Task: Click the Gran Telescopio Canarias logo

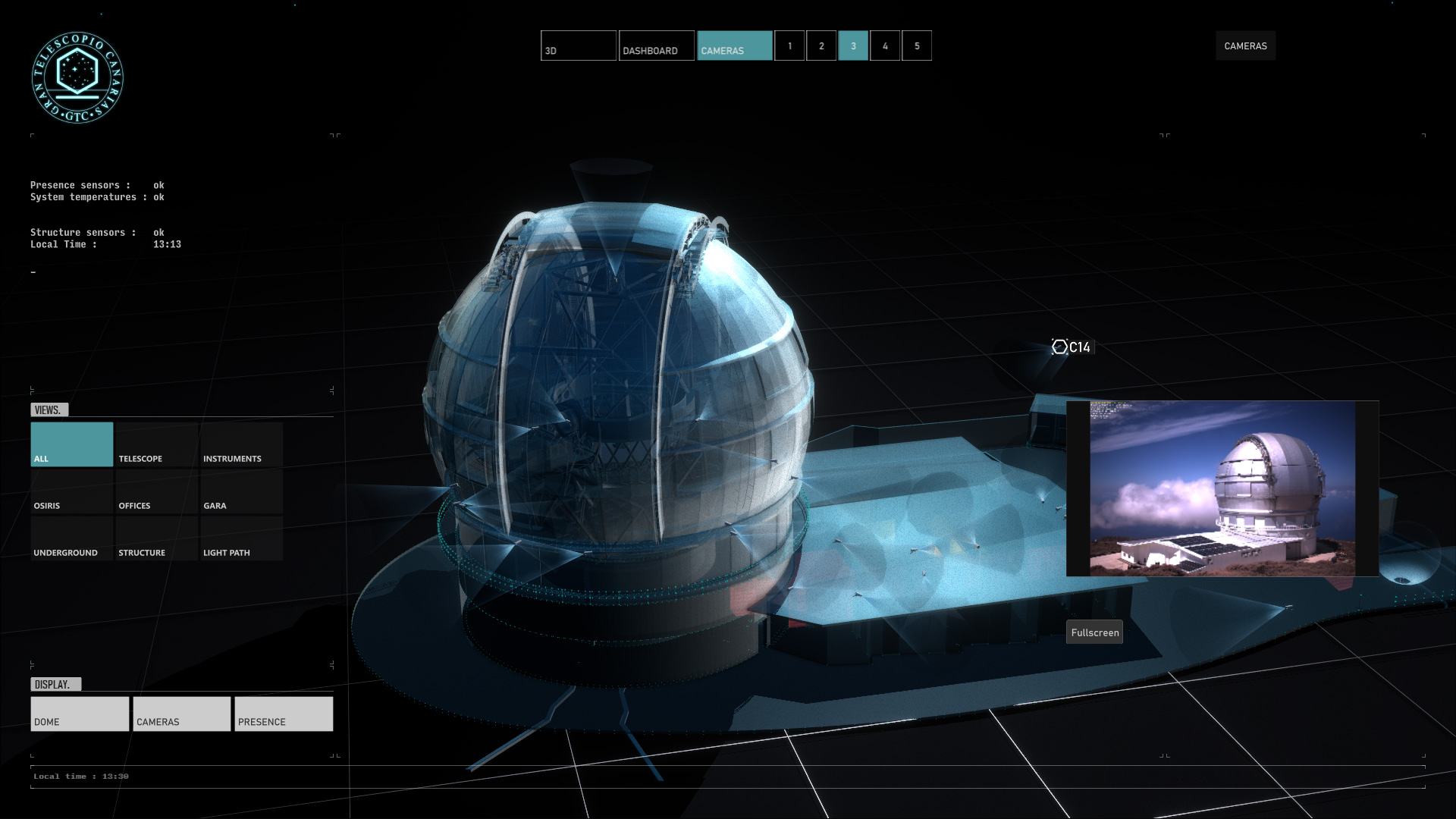Action: (78, 77)
